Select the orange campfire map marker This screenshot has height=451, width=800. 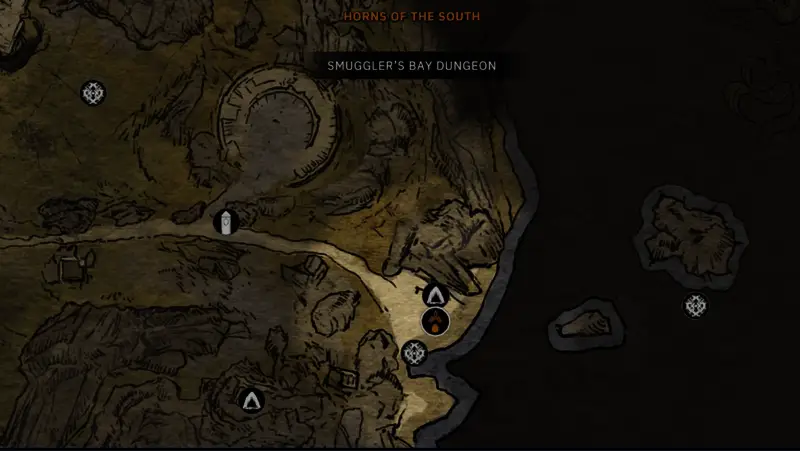pyautogui.click(x=435, y=321)
